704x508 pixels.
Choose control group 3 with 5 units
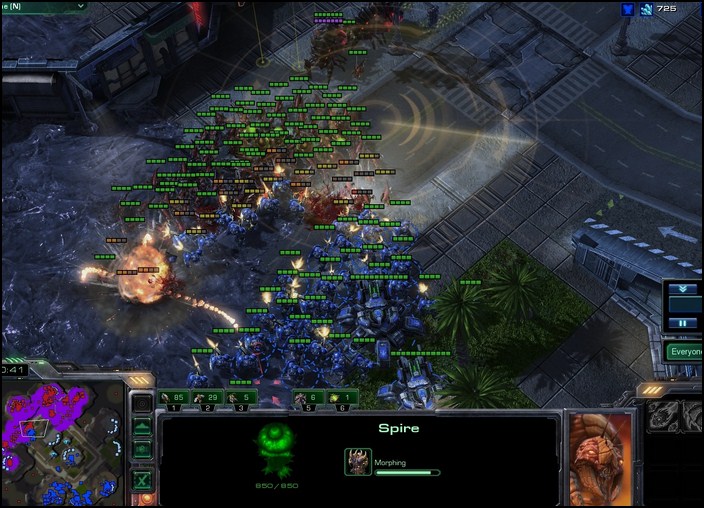(240, 399)
